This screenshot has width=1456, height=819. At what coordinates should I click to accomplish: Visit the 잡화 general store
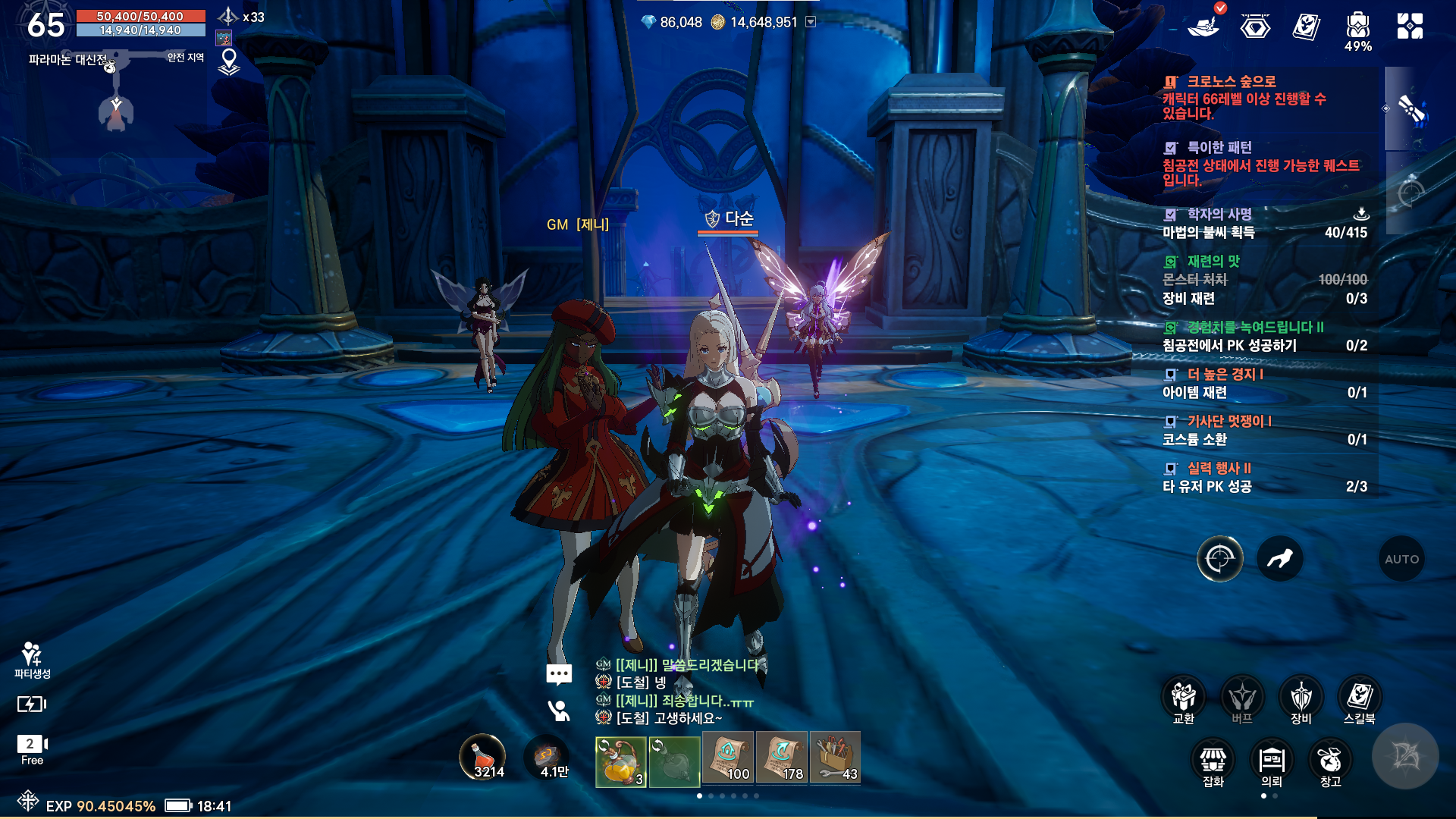click(1213, 761)
